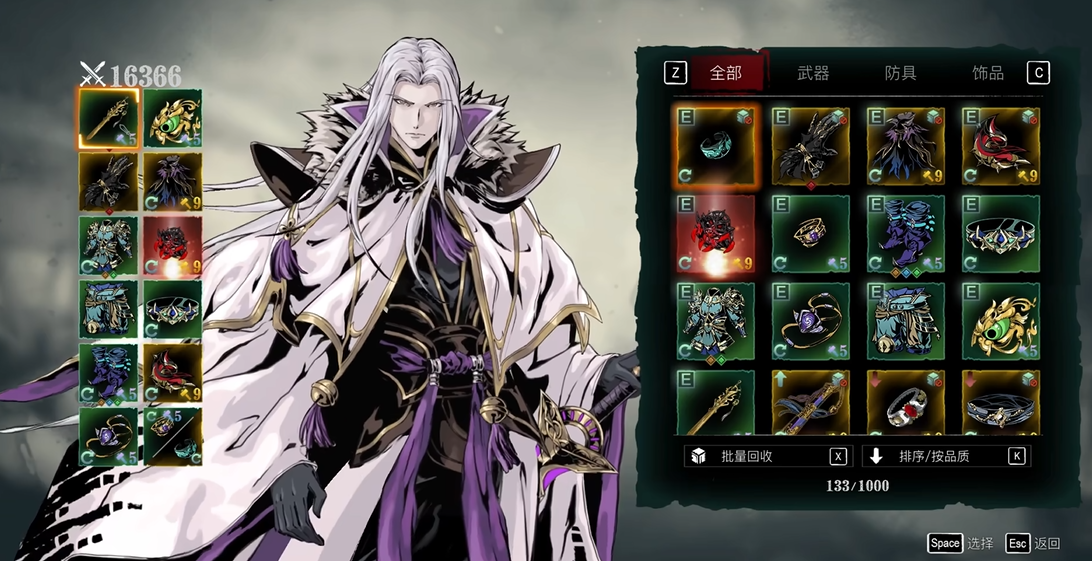The width and height of the screenshot is (1092, 561).
Task: Switch to the 全部 (All) tab
Action: (726, 73)
